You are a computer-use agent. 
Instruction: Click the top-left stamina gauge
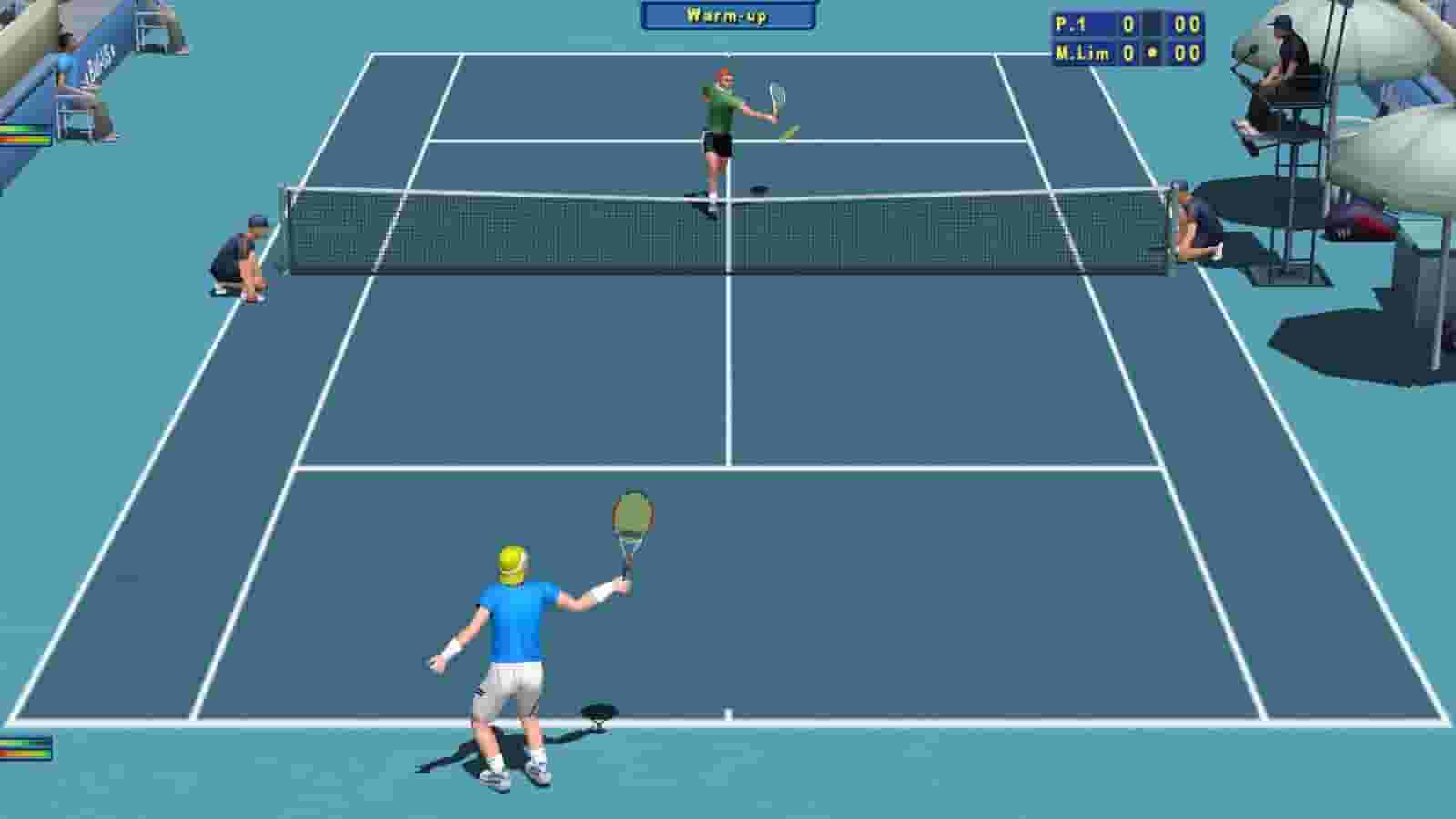point(23,135)
